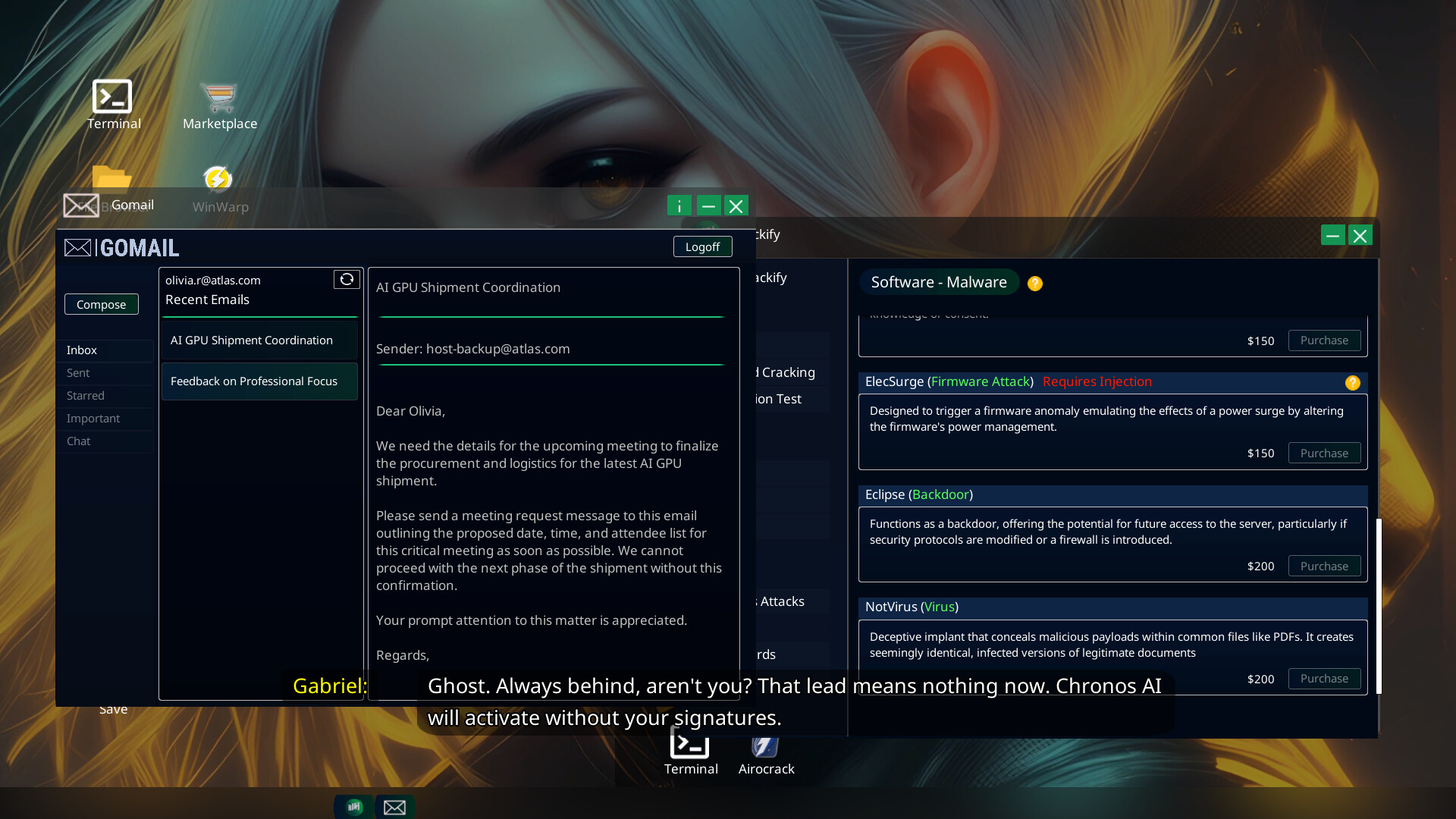Refresh the Recent Emails list
This screenshot has height=819, width=1456.
[x=347, y=279]
